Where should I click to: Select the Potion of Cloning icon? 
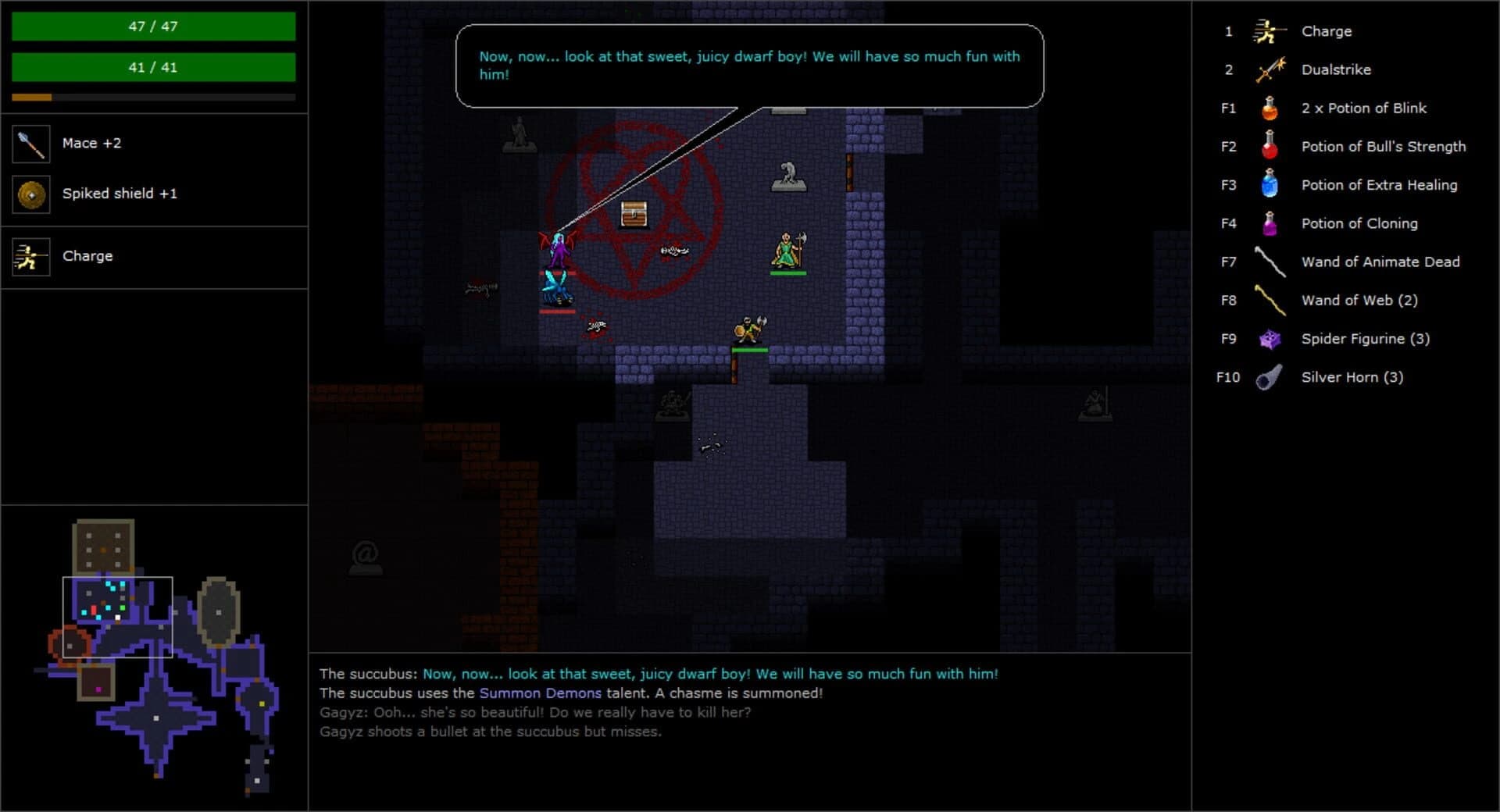click(x=1268, y=223)
